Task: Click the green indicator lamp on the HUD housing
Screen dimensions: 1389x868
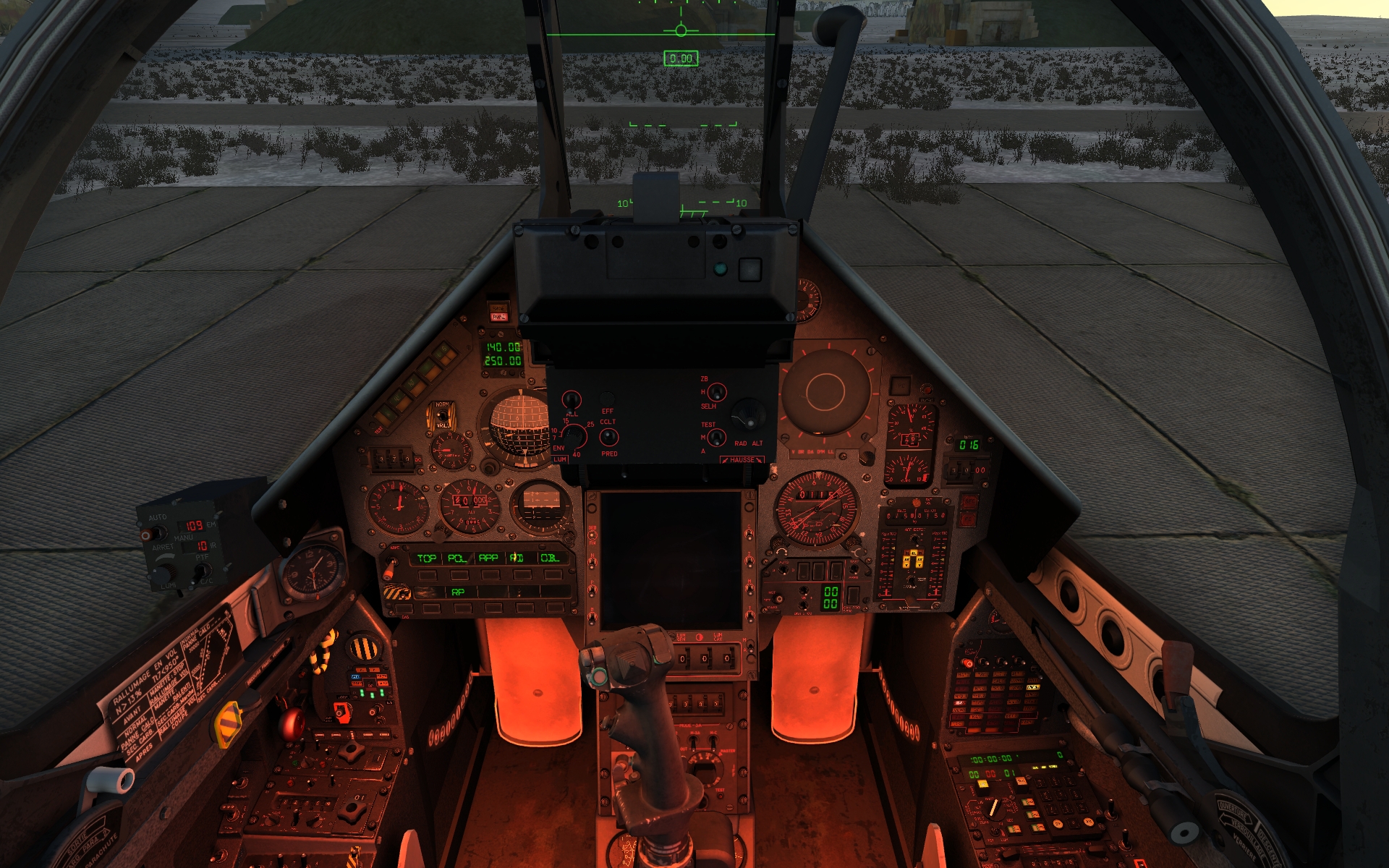Action: pos(719,268)
